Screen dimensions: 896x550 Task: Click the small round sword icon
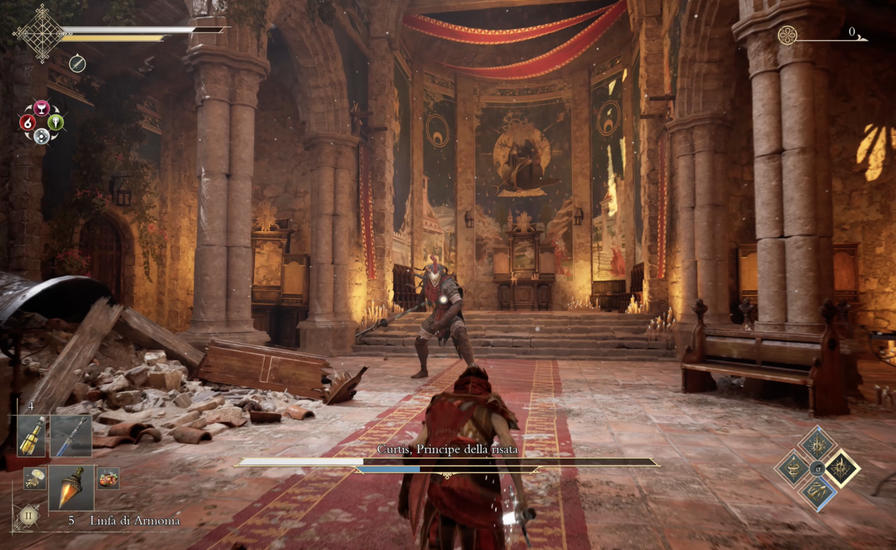tap(77, 63)
